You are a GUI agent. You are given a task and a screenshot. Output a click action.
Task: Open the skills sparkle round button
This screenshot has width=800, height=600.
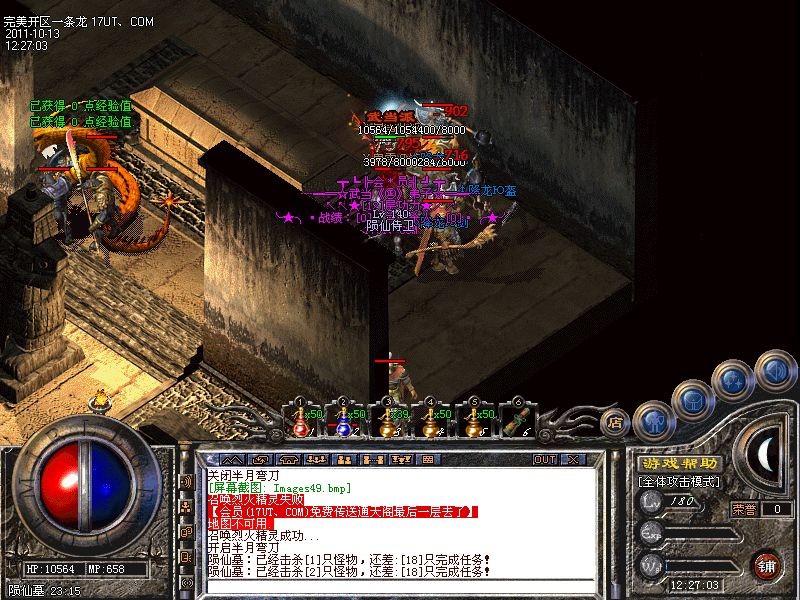735,380
